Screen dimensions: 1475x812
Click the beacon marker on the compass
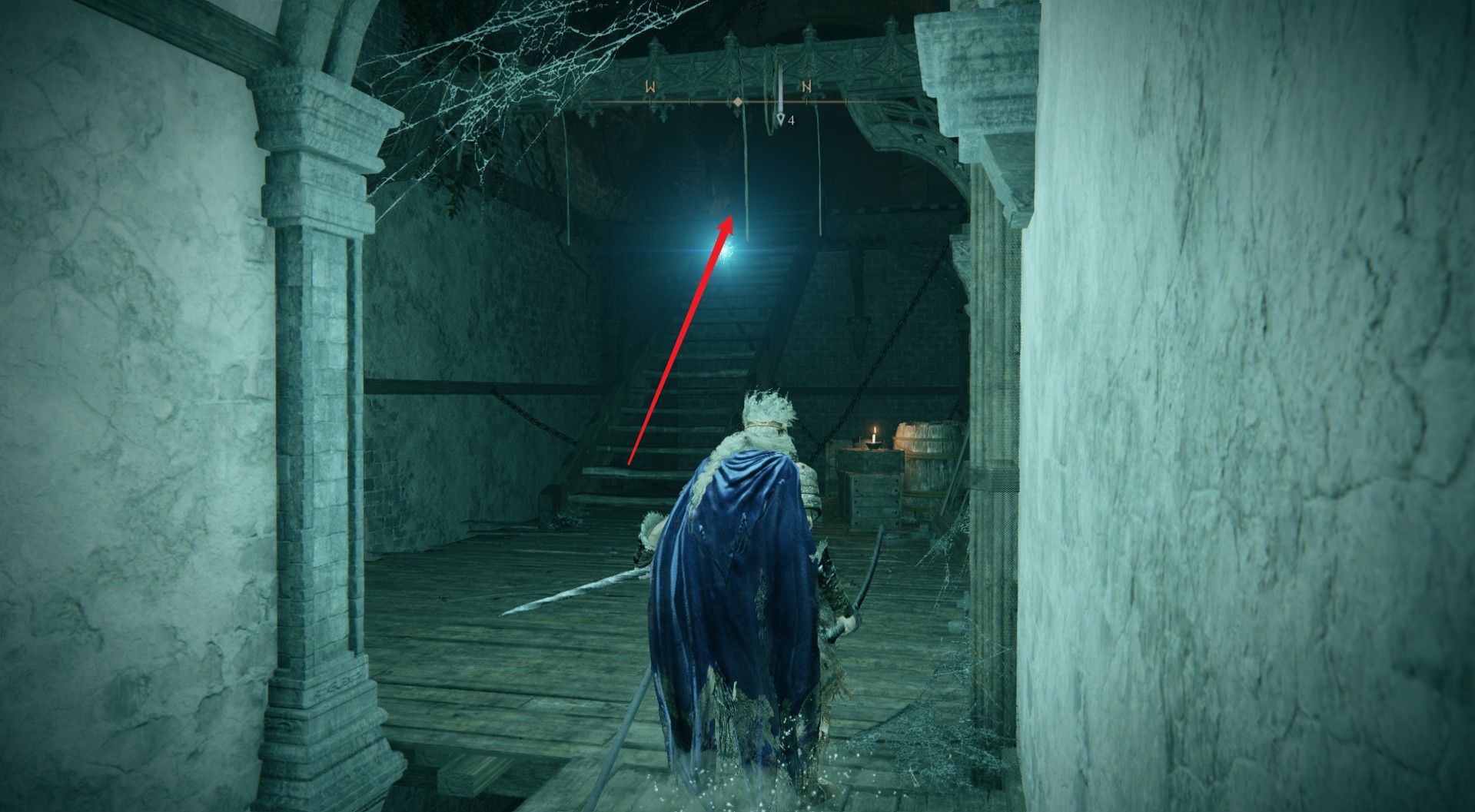click(x=780, y=118)
